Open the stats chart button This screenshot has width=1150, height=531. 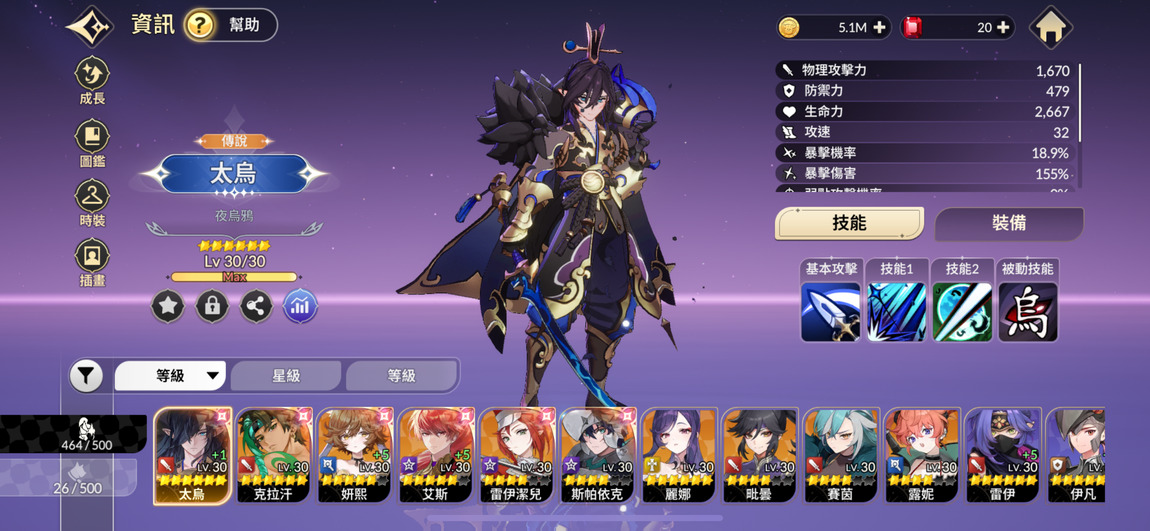tap(300, 306)
